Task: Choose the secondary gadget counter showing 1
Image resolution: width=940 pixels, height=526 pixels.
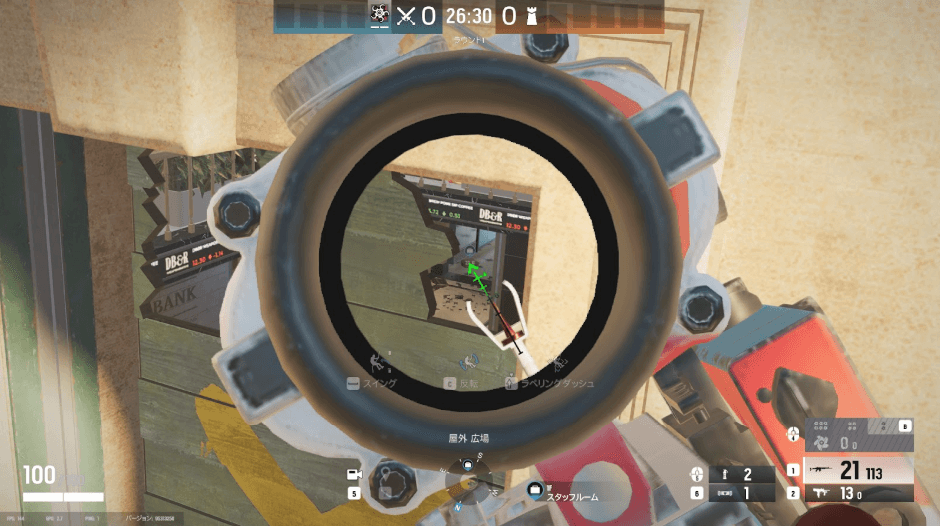Action: 738,493
